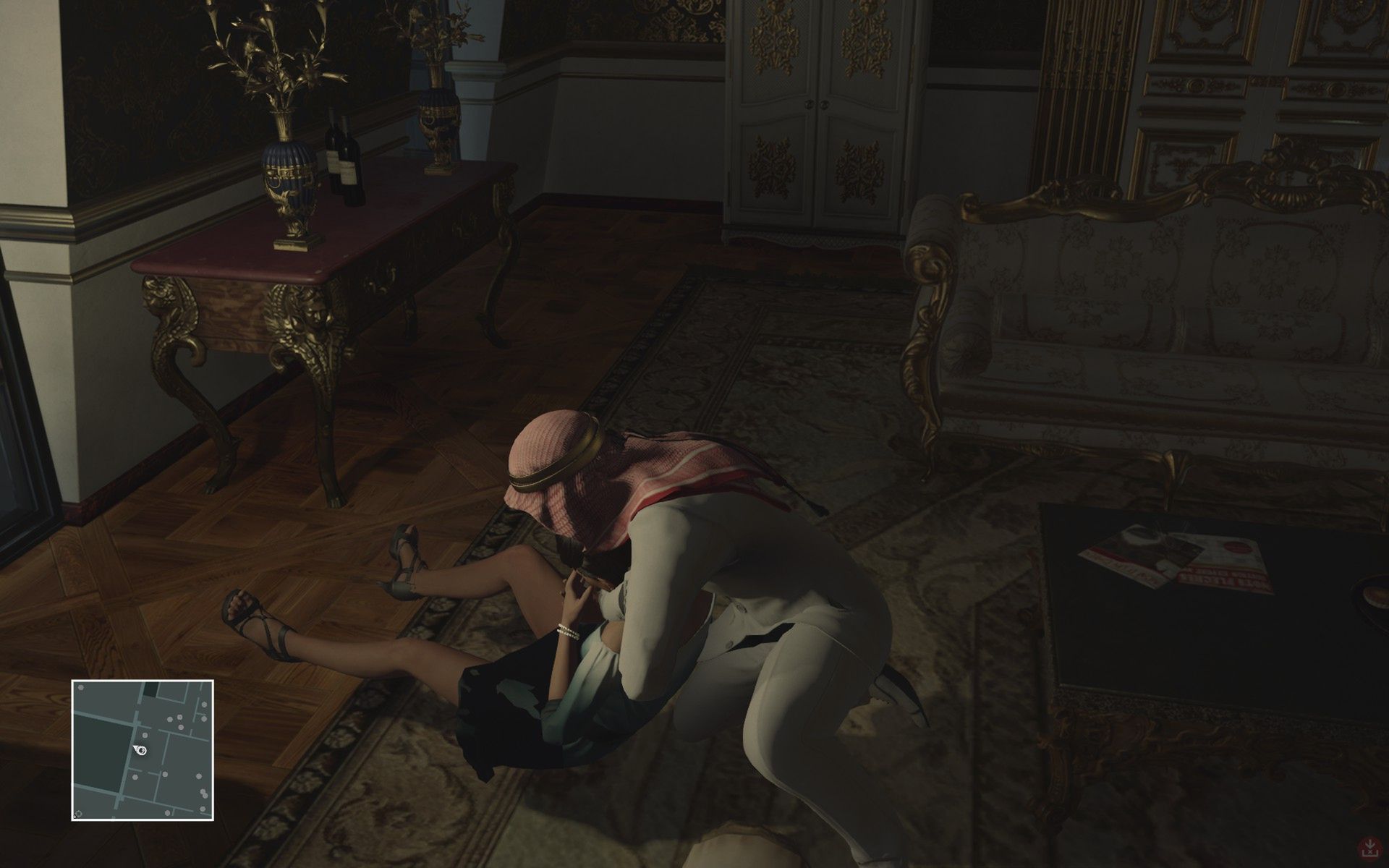
Task: Select the player arrow on the minimap
Action: point(140,750)
